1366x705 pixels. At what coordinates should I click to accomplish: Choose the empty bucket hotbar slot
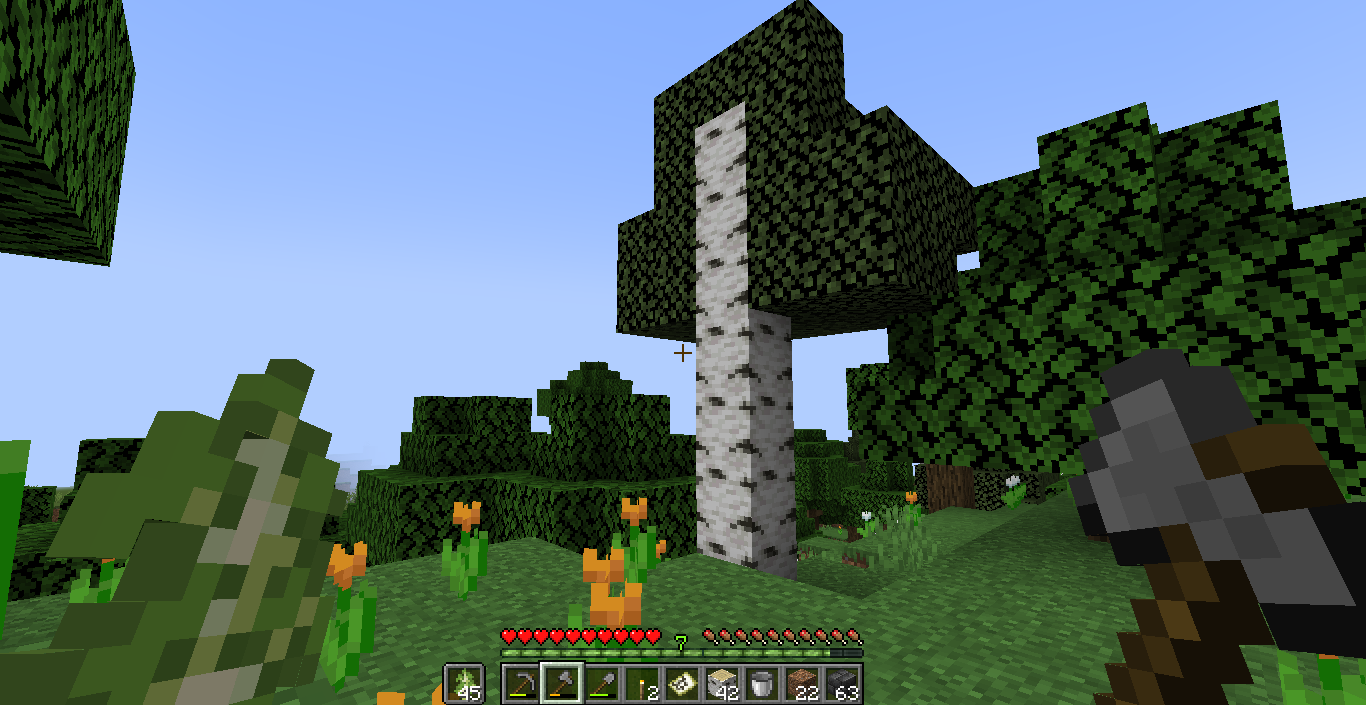[761, 684]
